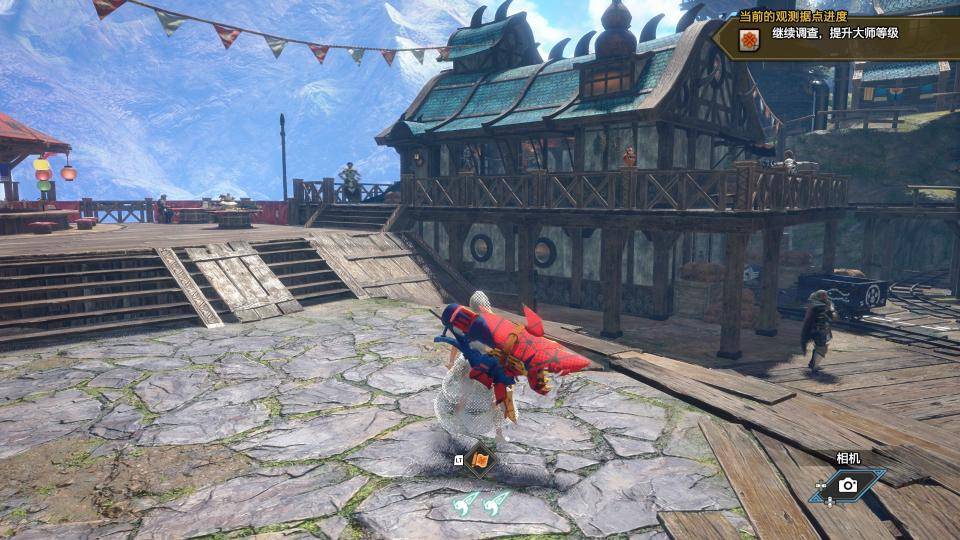Click the orange objective icon in tracker

(x=749, y=40)
